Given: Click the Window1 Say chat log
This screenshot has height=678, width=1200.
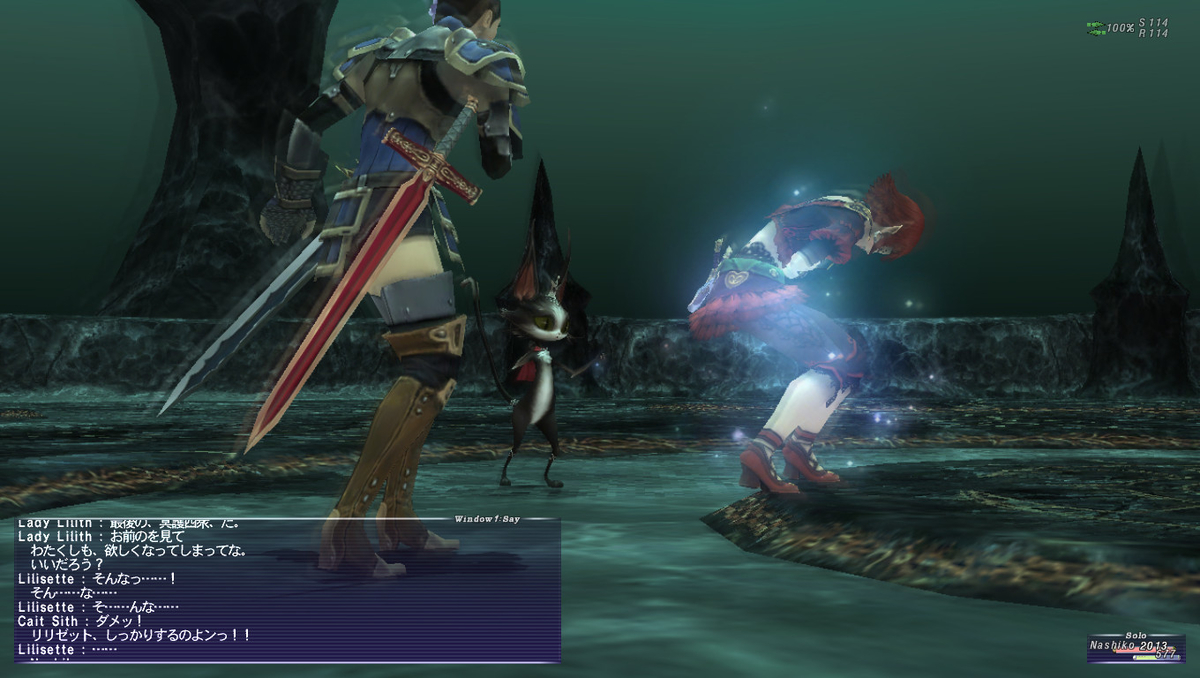Looking at the screenshot, I should tap(287, 590).
